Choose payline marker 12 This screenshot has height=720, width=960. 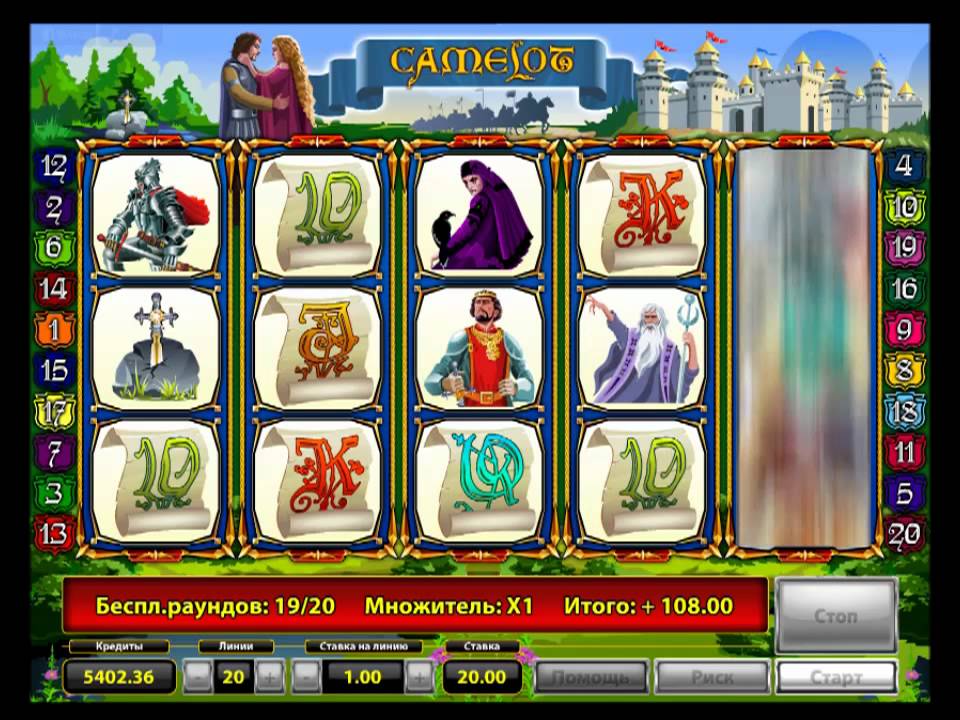(54, 165)
